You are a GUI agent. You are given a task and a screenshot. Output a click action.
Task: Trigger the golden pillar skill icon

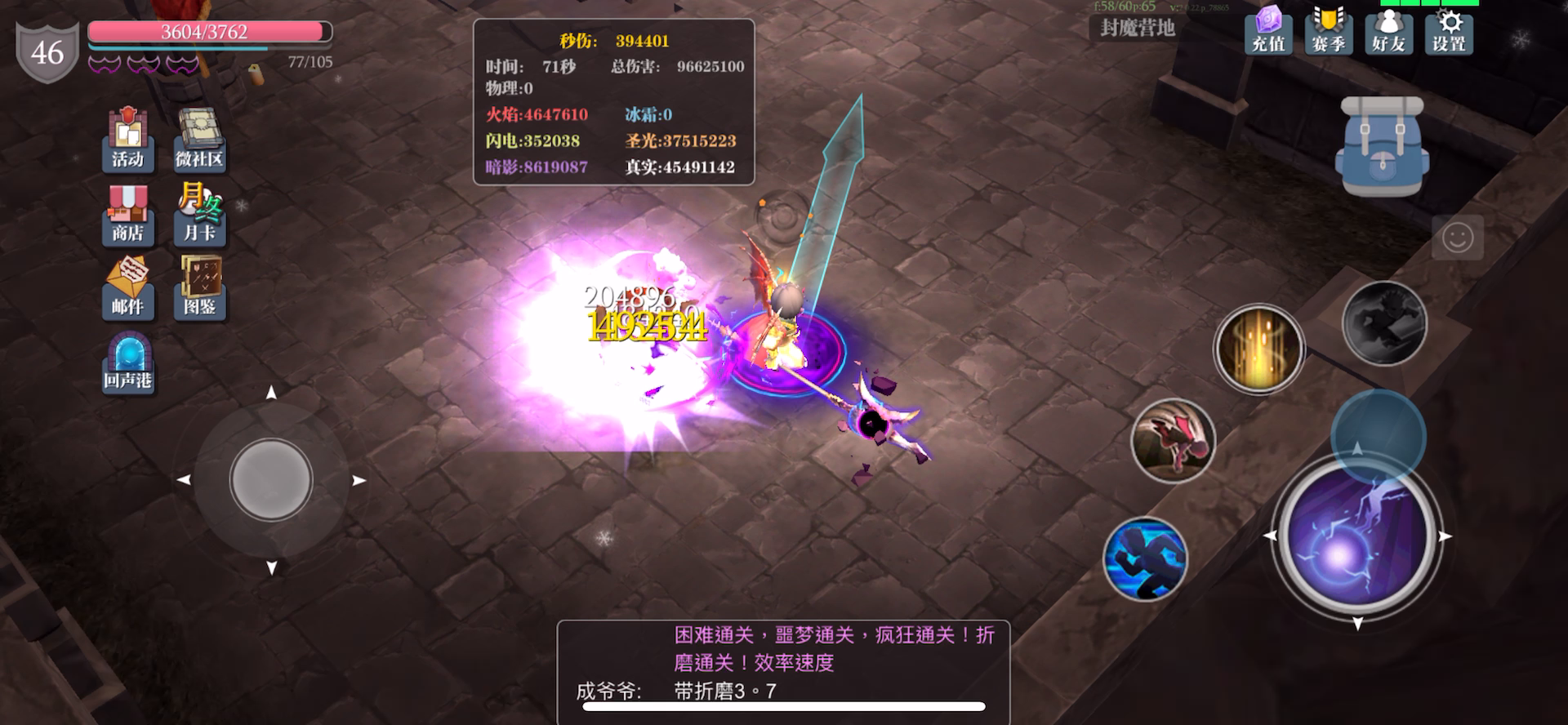[x=1258, y=349]
